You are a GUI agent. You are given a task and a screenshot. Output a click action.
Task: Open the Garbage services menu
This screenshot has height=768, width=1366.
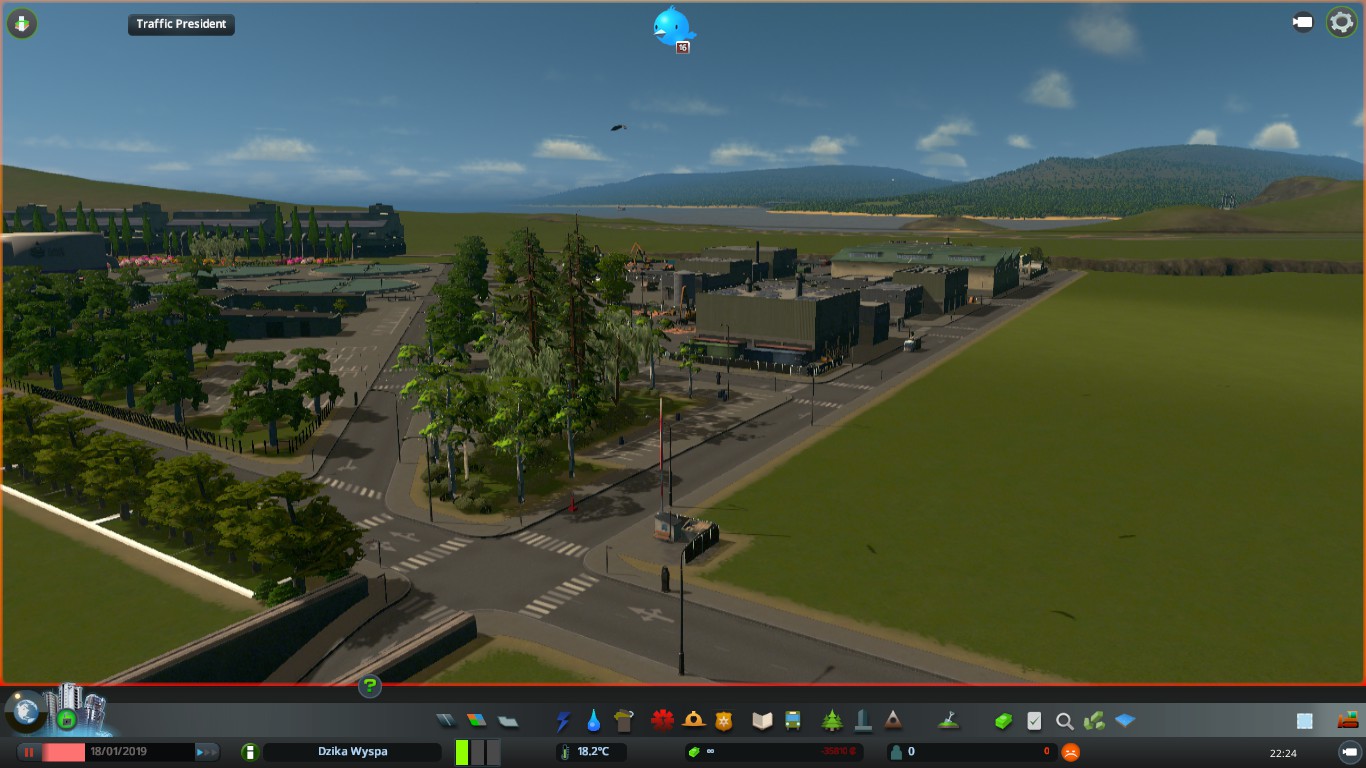pyautogui.click(x=625, y=720)
